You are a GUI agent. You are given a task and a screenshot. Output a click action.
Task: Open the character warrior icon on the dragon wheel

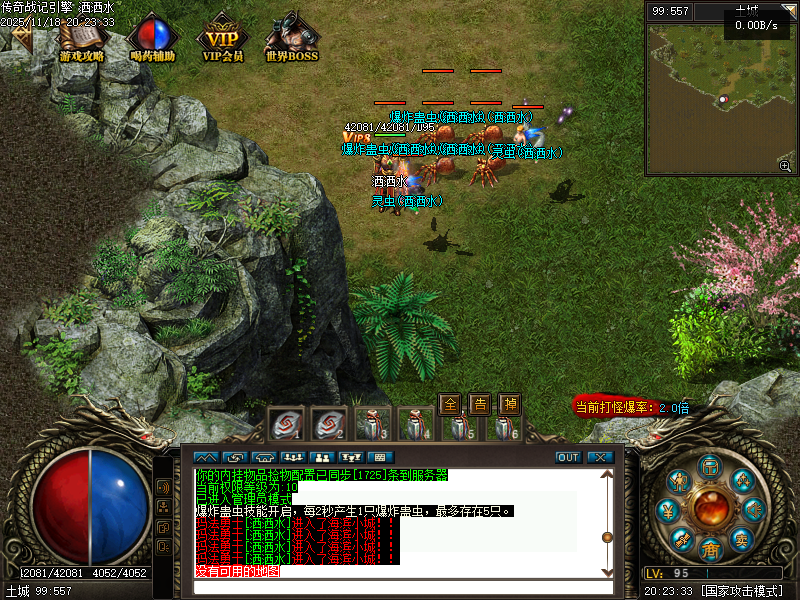[x=680, y=482]
